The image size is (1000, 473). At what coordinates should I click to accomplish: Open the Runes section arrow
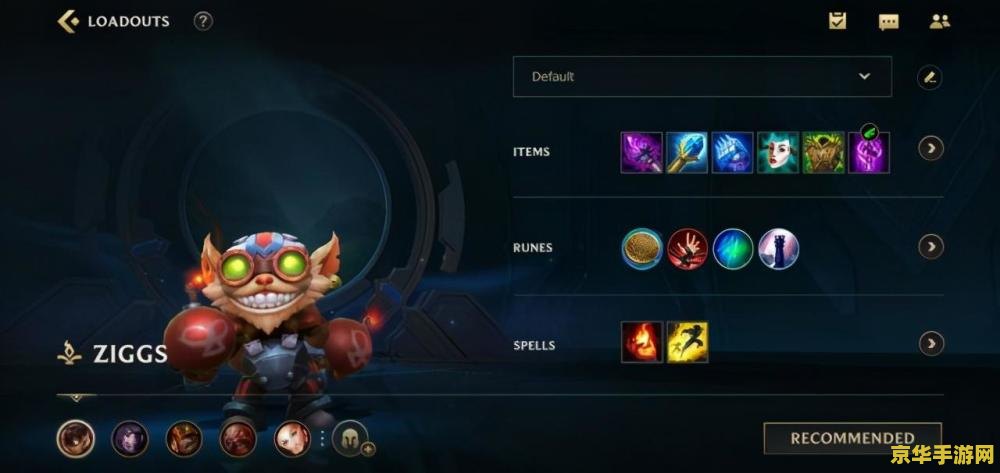(931, 246)
